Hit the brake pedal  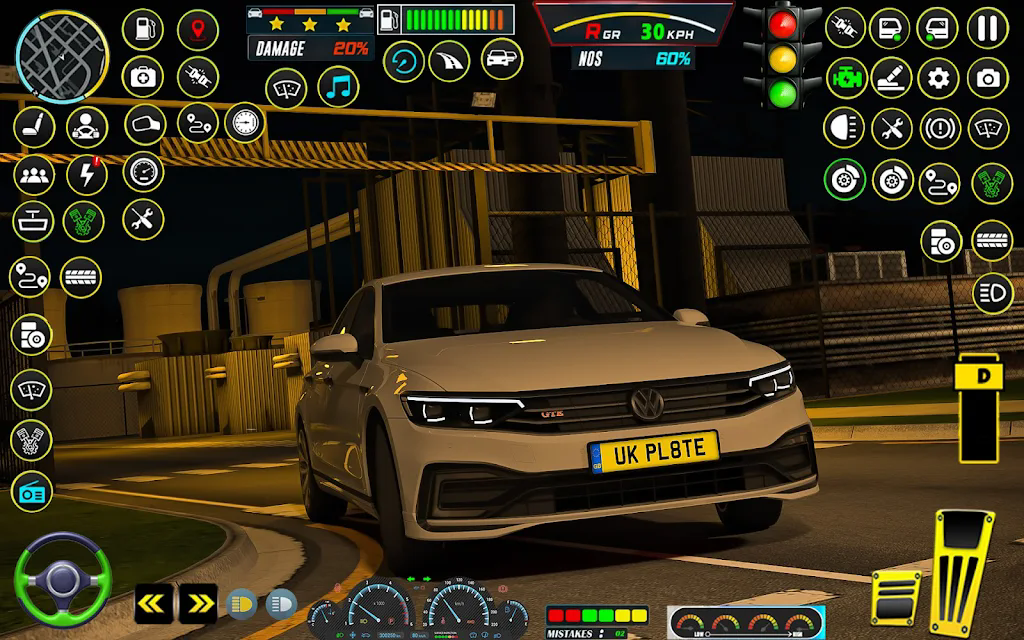pyautogui.click(x=895, y=598)
